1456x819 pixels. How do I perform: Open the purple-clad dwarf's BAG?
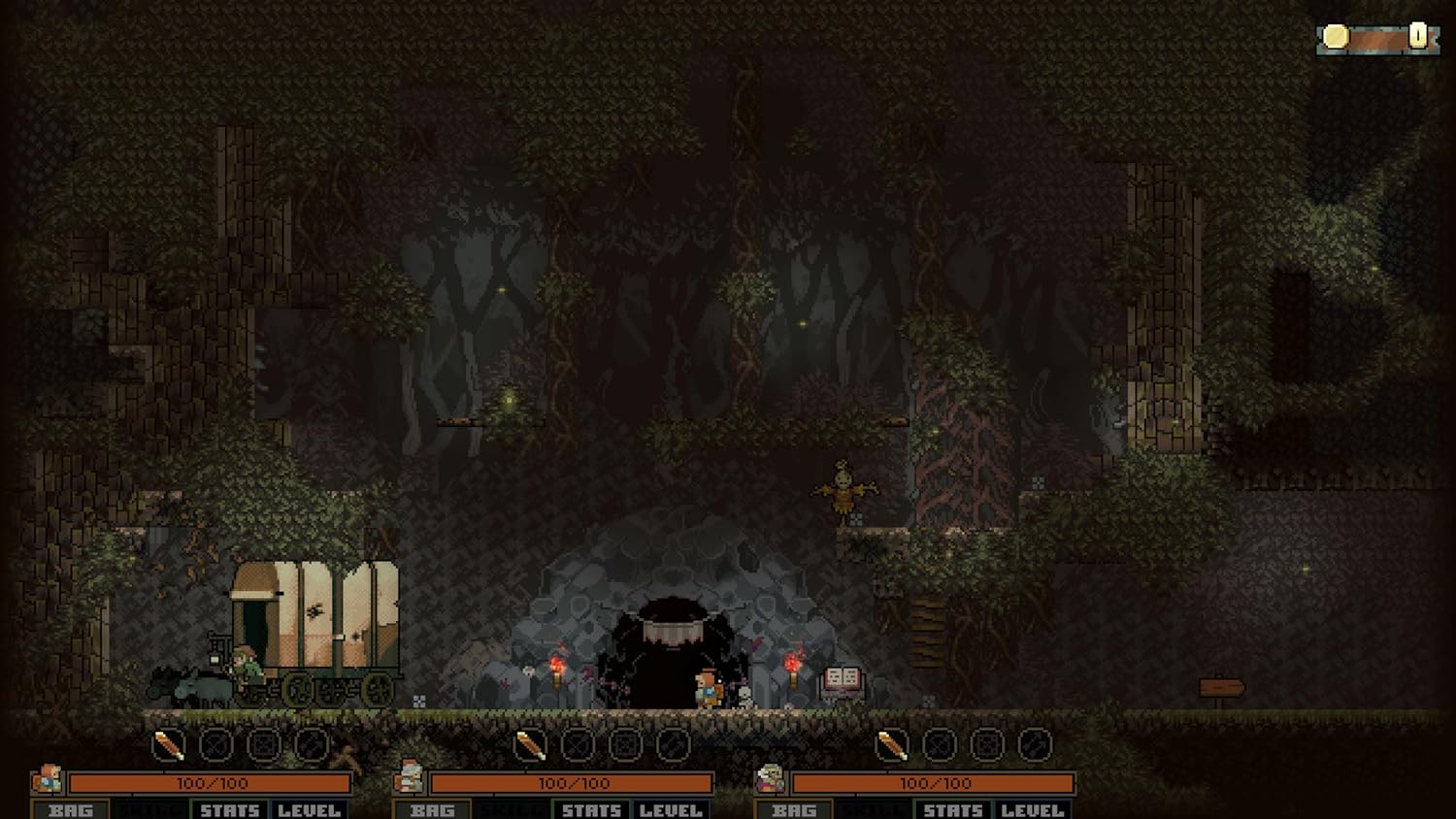tap(794, 809)
